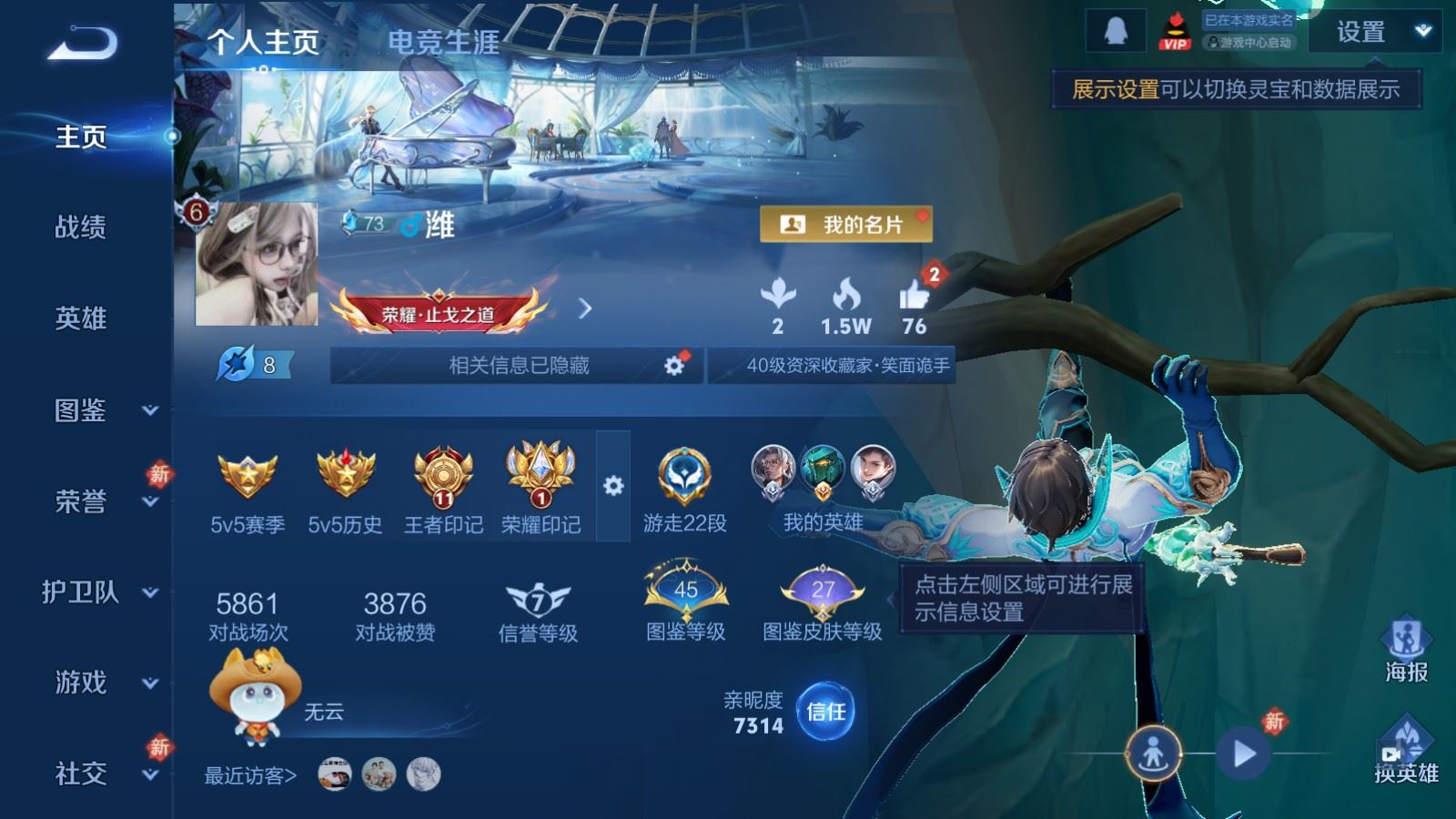Click the play triangle button

pyautogui.click(x=1244, y=753)
